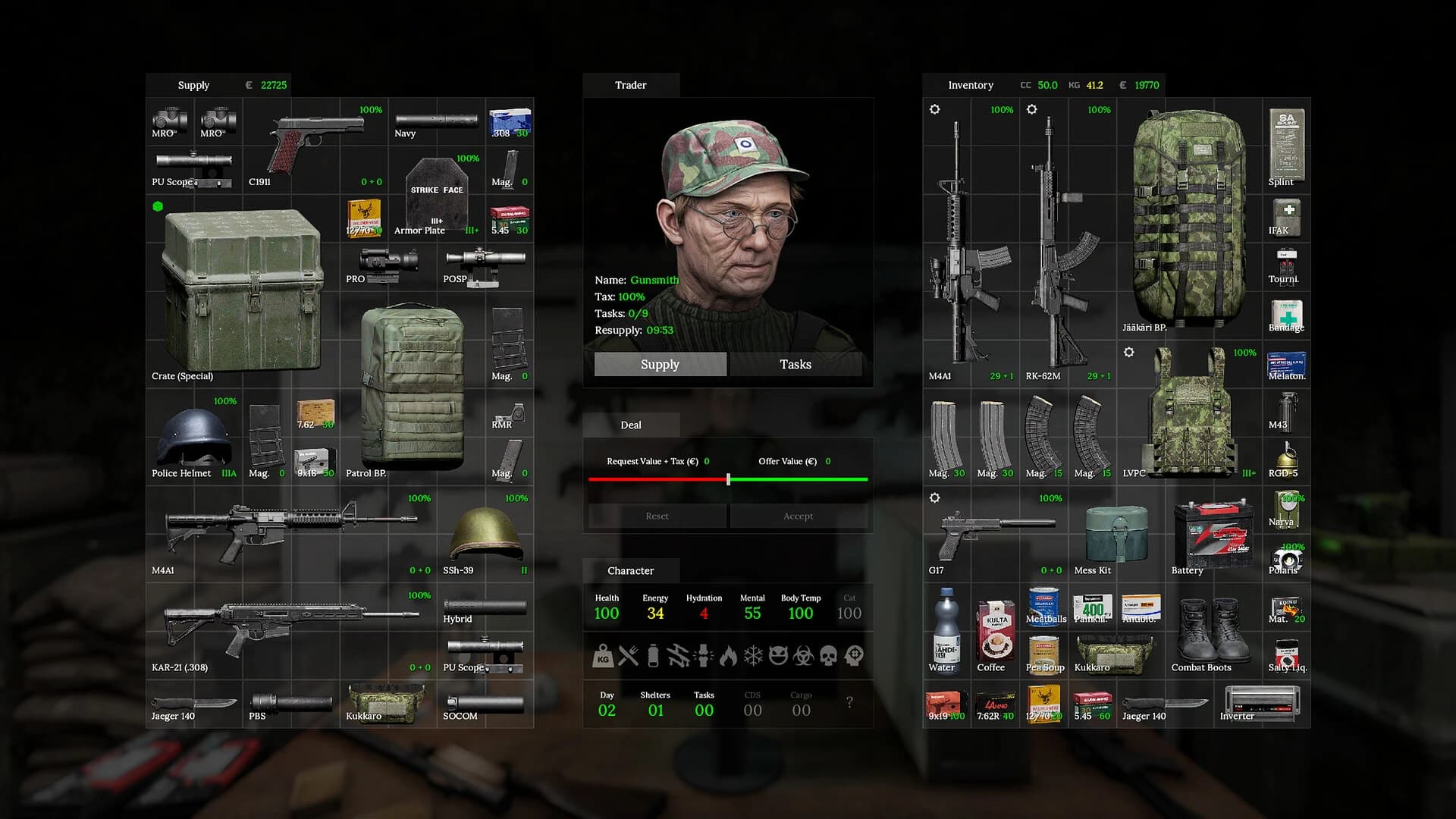Click the biohazard status icon
This screenshot has width=1456, height=819.
pos(805,655)
